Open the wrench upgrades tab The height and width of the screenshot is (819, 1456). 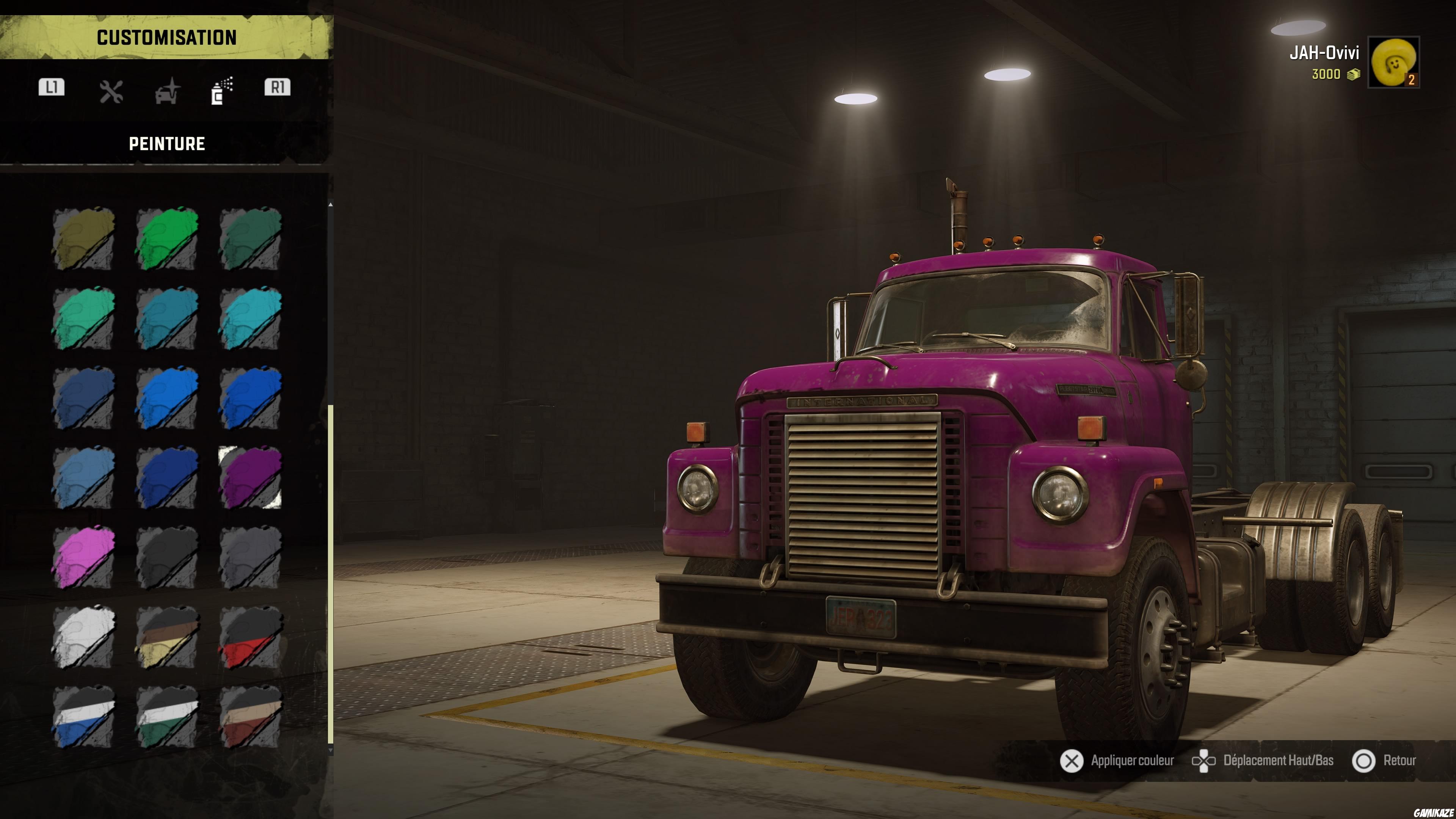click(x=111, y=91)
